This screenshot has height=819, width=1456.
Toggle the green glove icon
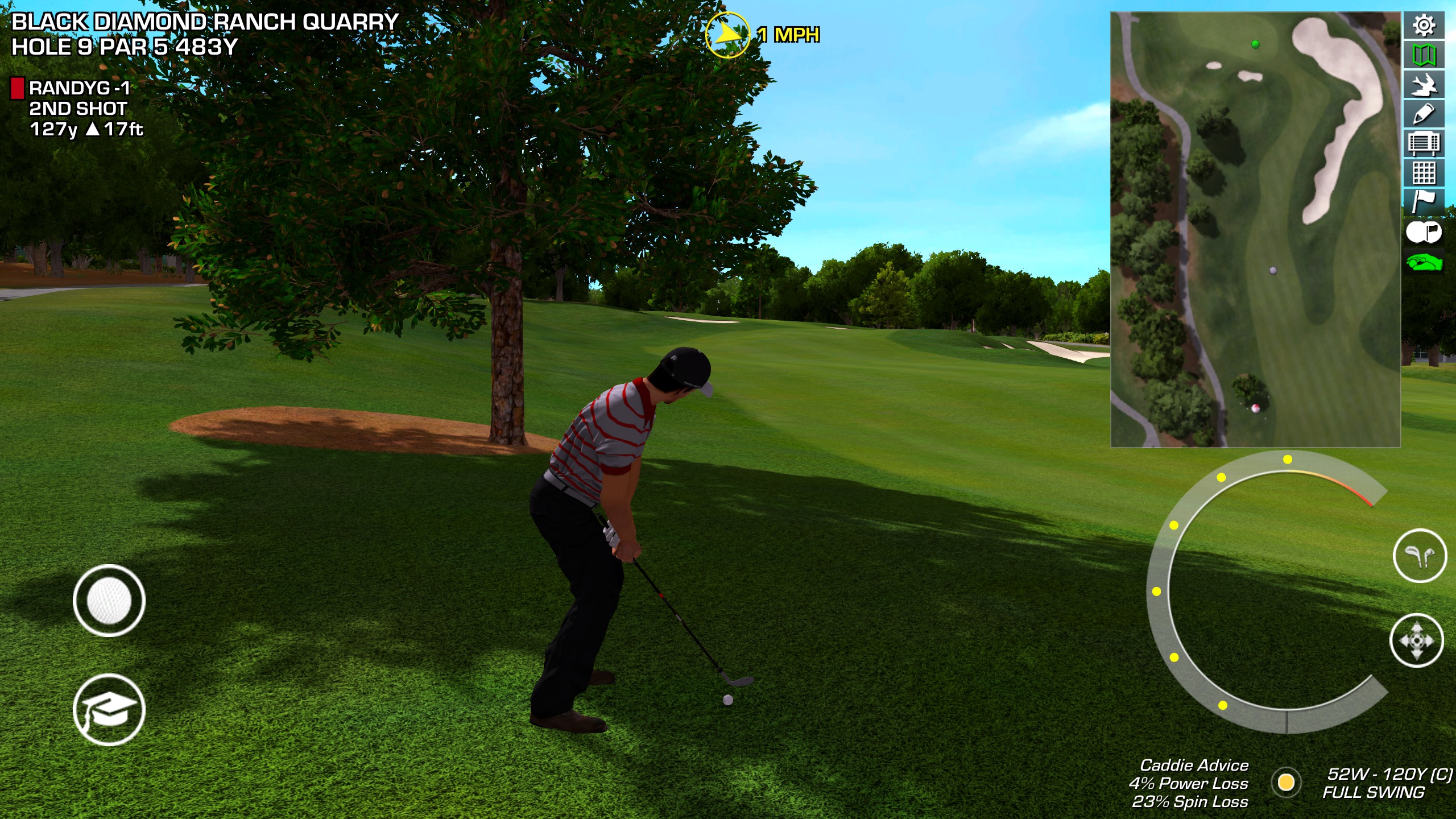(x=1424, y=263)
